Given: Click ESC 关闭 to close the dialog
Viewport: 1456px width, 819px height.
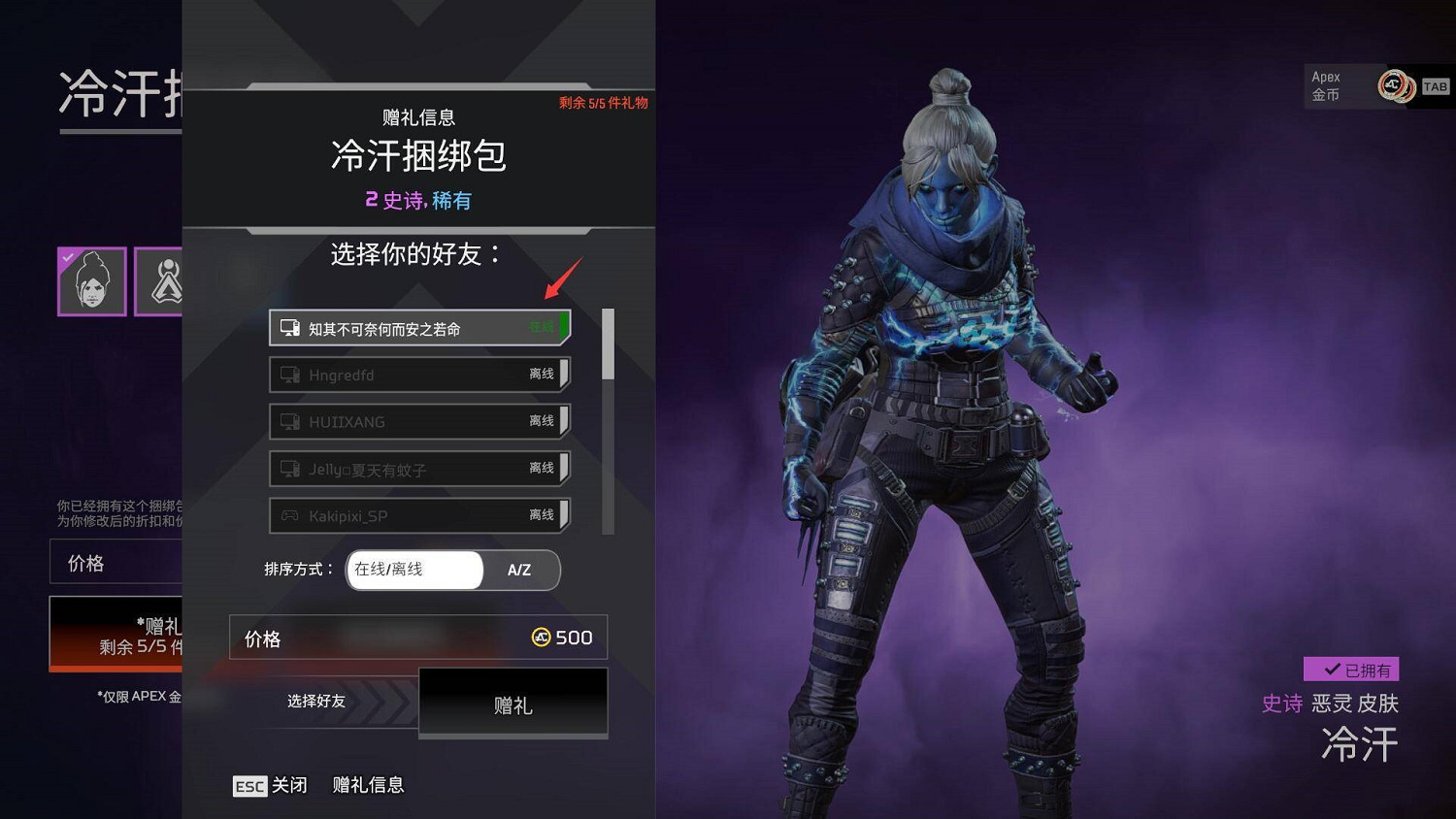Looking at the screenshot, I should click(x=269, y=785).
